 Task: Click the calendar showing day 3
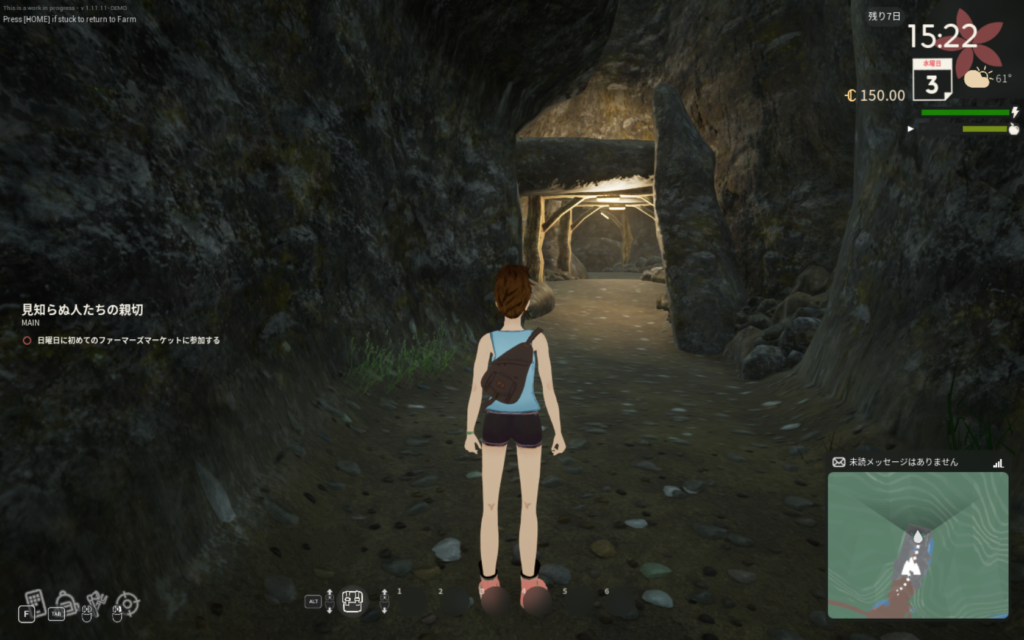pyautogui.click(x=931, y=79)
